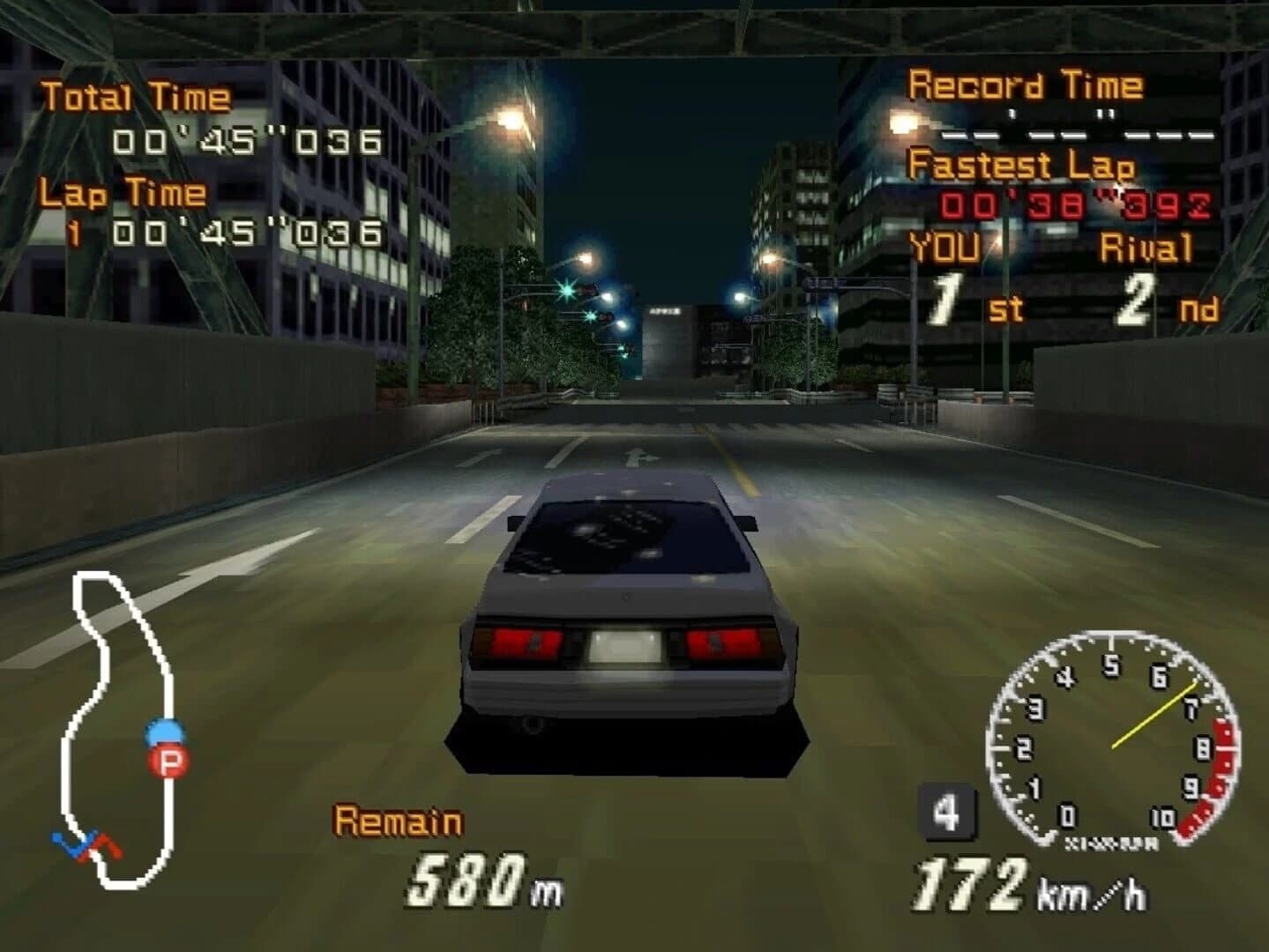Click the yellow tachometer needle
Screen dimensions: 1269x952
[1155, 714]
